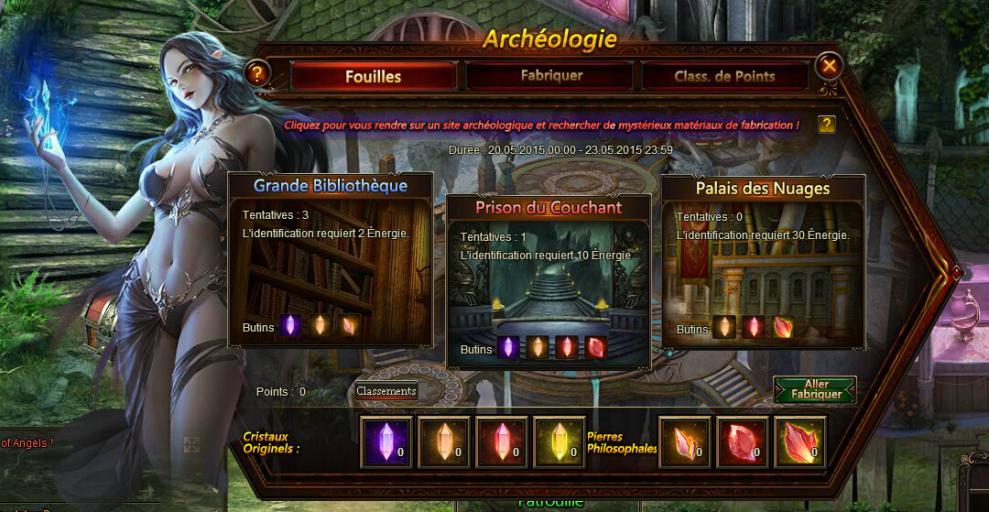
Task: Go to crafting with Aller Fabriquer
Action: (x=815, y=390)
